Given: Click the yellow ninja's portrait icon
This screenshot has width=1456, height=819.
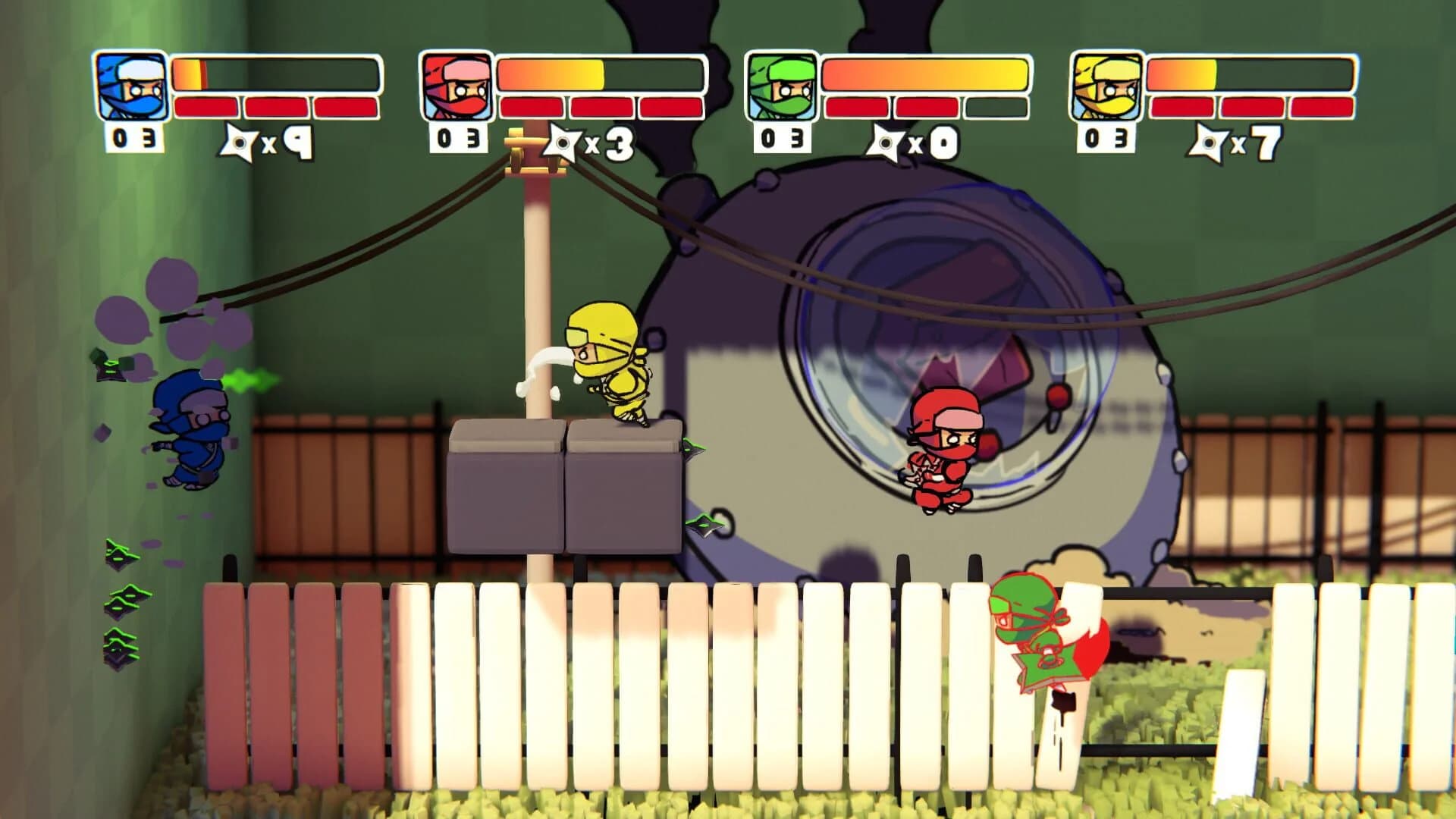Looking at the screenshot, I should click(1107, 85).
